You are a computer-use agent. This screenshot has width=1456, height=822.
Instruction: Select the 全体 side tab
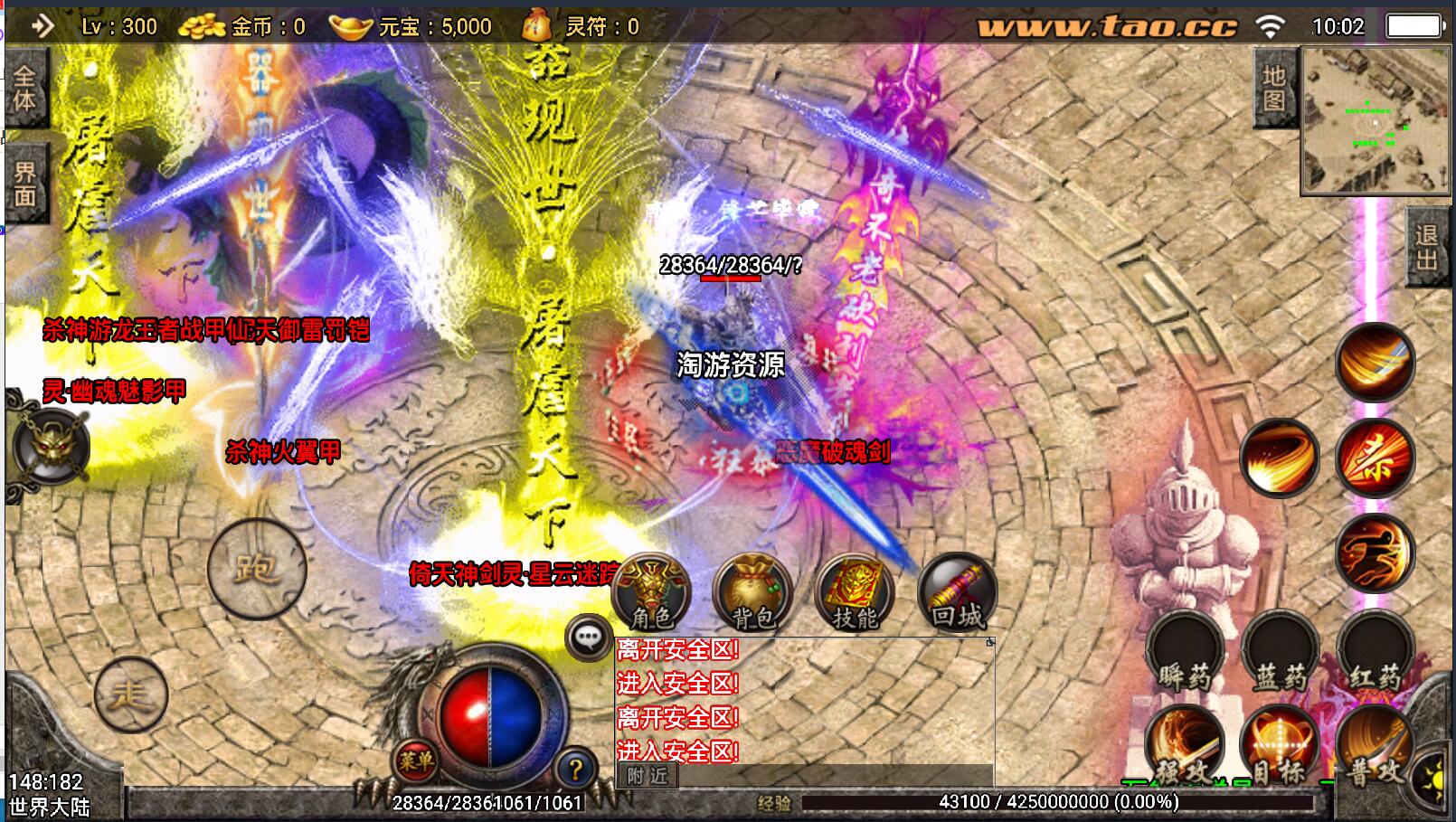tap(25, 89)
